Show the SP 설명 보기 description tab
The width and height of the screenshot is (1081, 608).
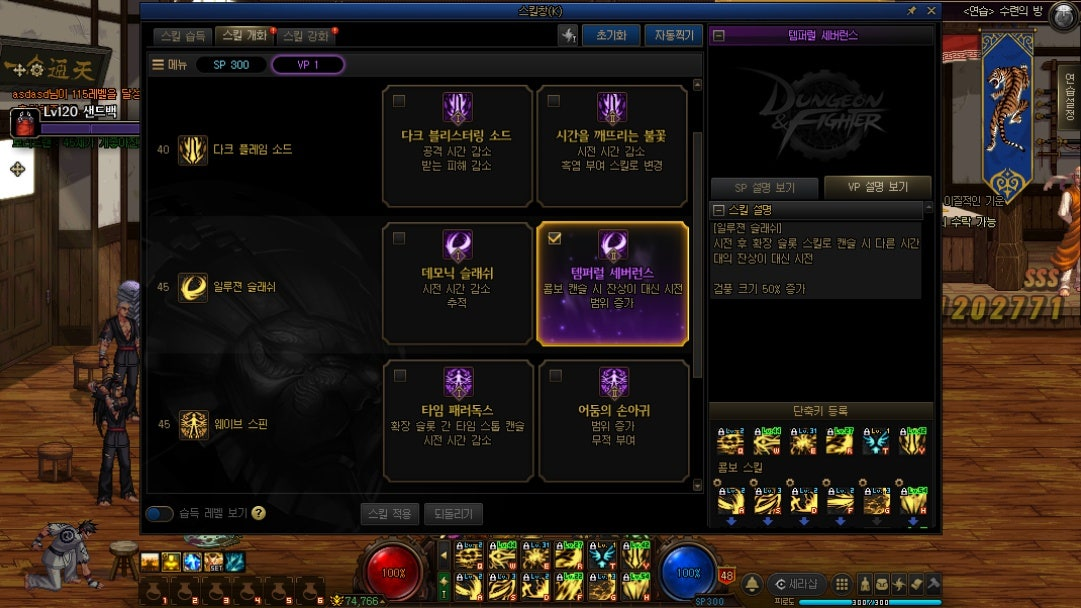click(764, 188)
